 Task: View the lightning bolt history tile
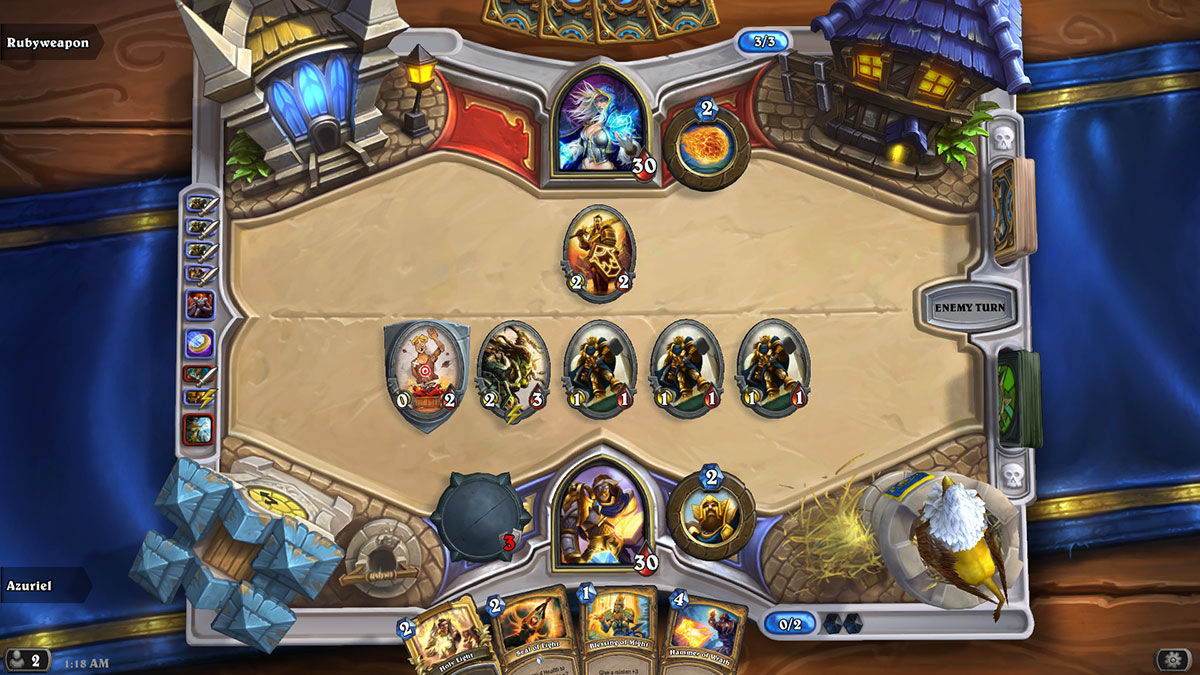[199, 398]
